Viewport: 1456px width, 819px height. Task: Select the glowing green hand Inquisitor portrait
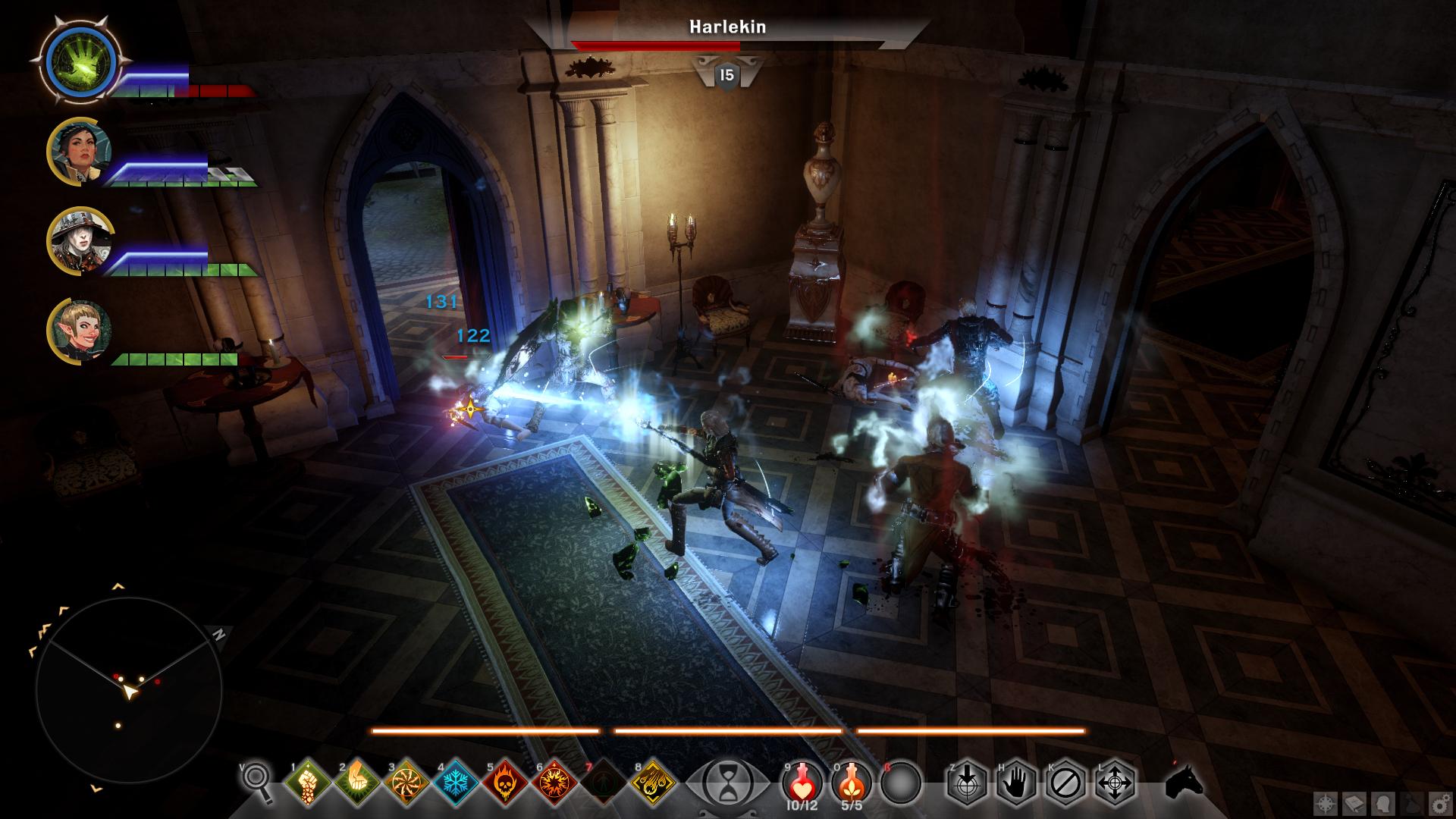click(79, 59)
